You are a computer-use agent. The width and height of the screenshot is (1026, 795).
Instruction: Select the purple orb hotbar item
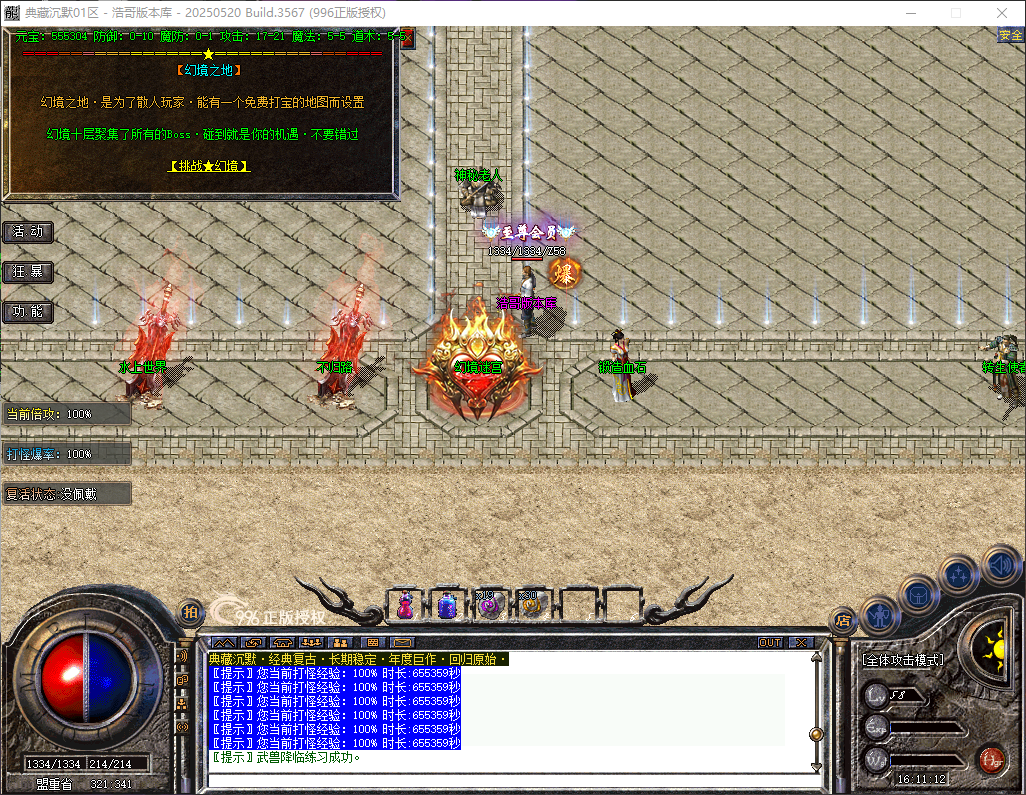(488, 604)
